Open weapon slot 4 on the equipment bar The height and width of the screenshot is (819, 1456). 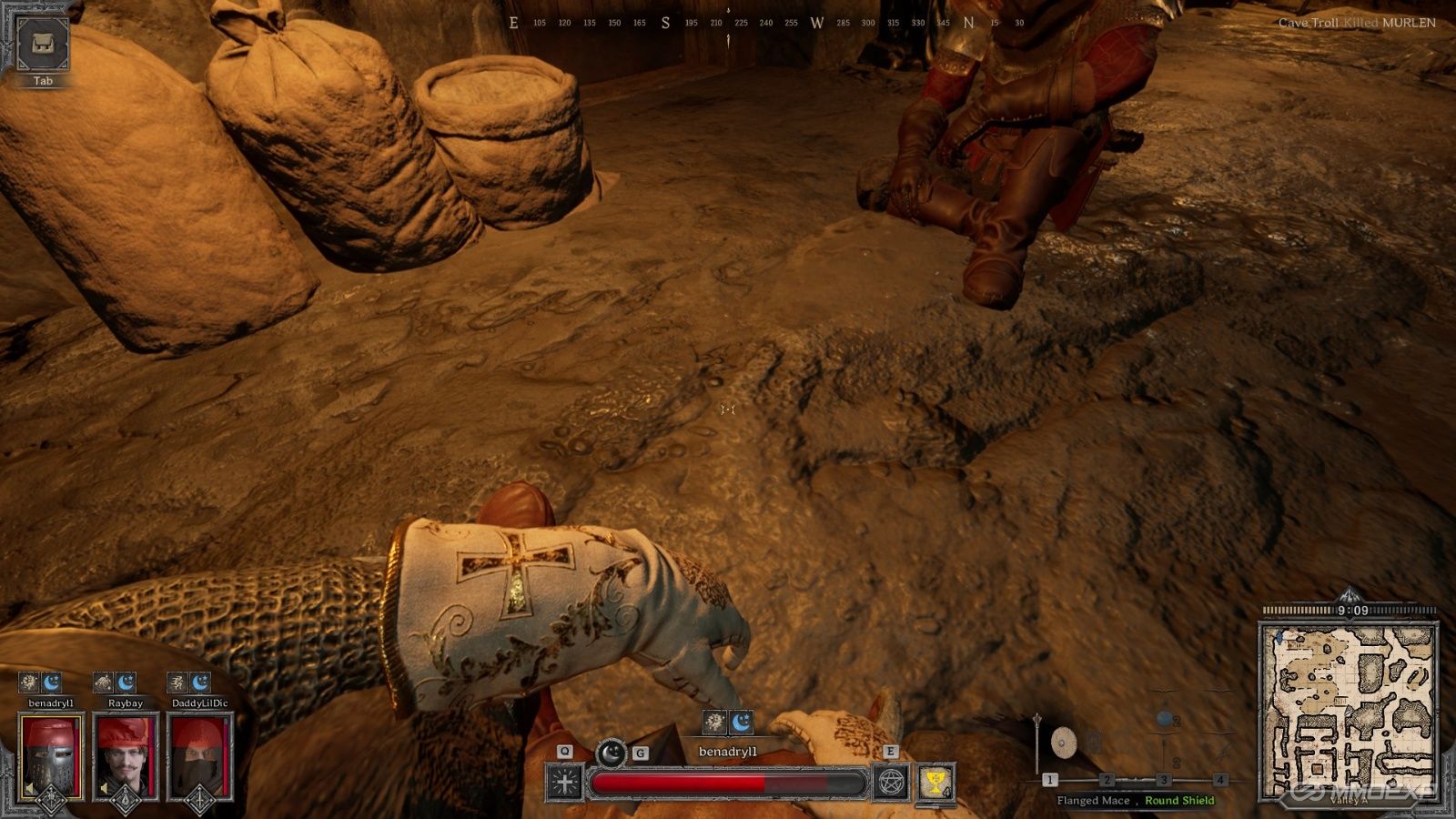pyautogui.click(x=1219, y=779)
